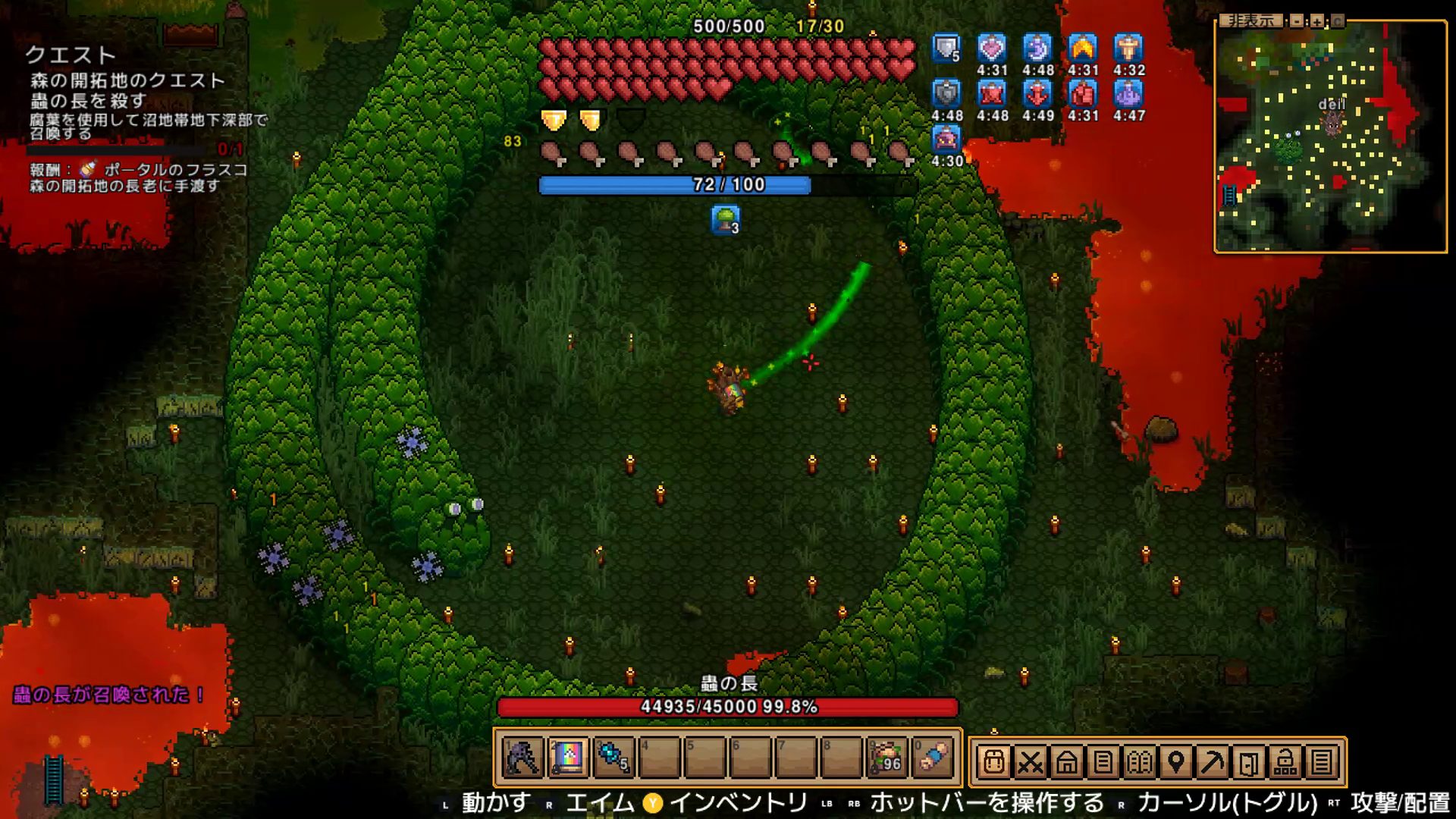Image resolution: width=1456 pixels, height=819 pixels.
Task: Open the open-book journal button
Action: (x=1139, y=761)
